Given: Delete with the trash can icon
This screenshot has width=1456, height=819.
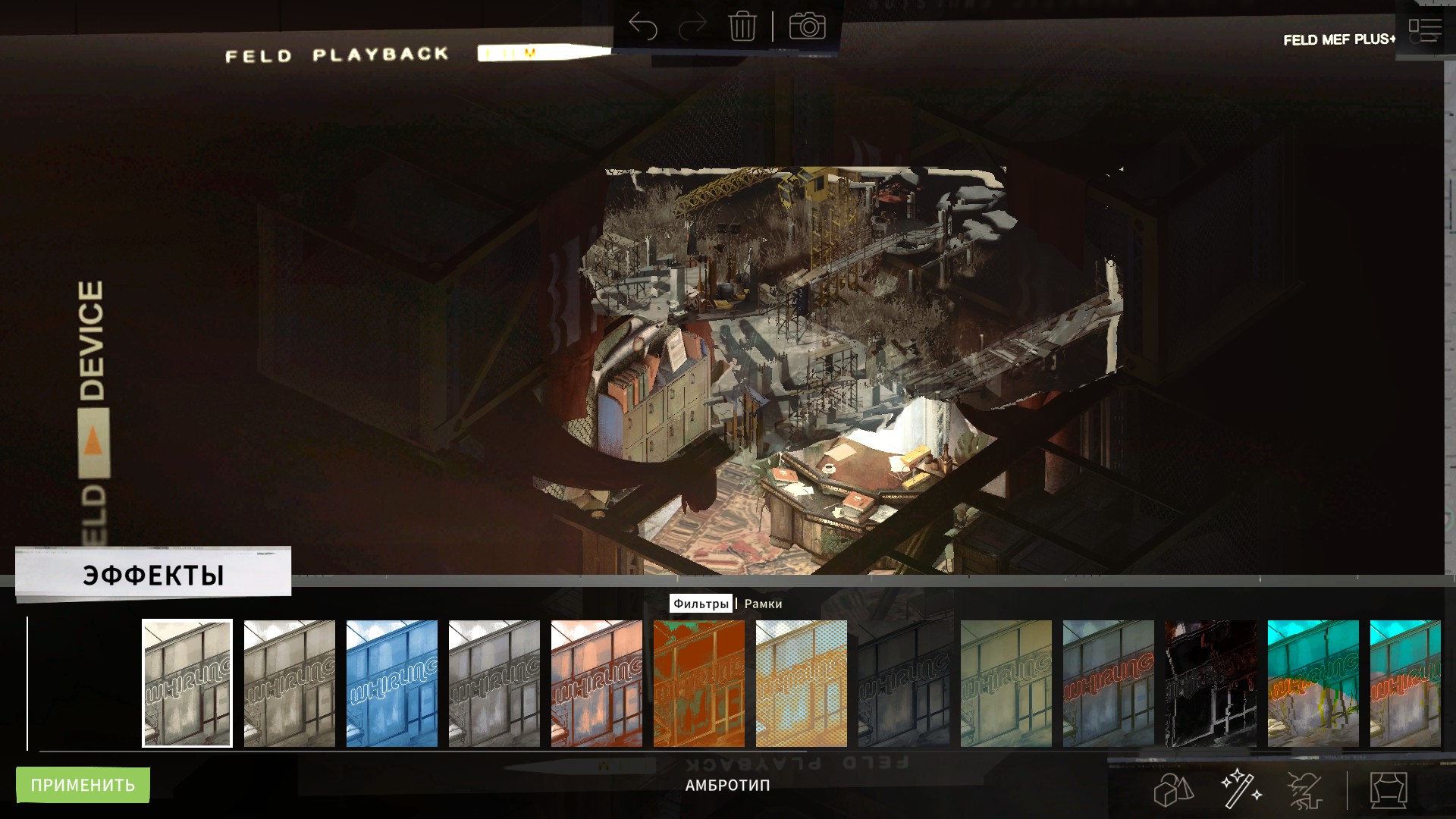Looking at the screenshot, I should (742, 27).
